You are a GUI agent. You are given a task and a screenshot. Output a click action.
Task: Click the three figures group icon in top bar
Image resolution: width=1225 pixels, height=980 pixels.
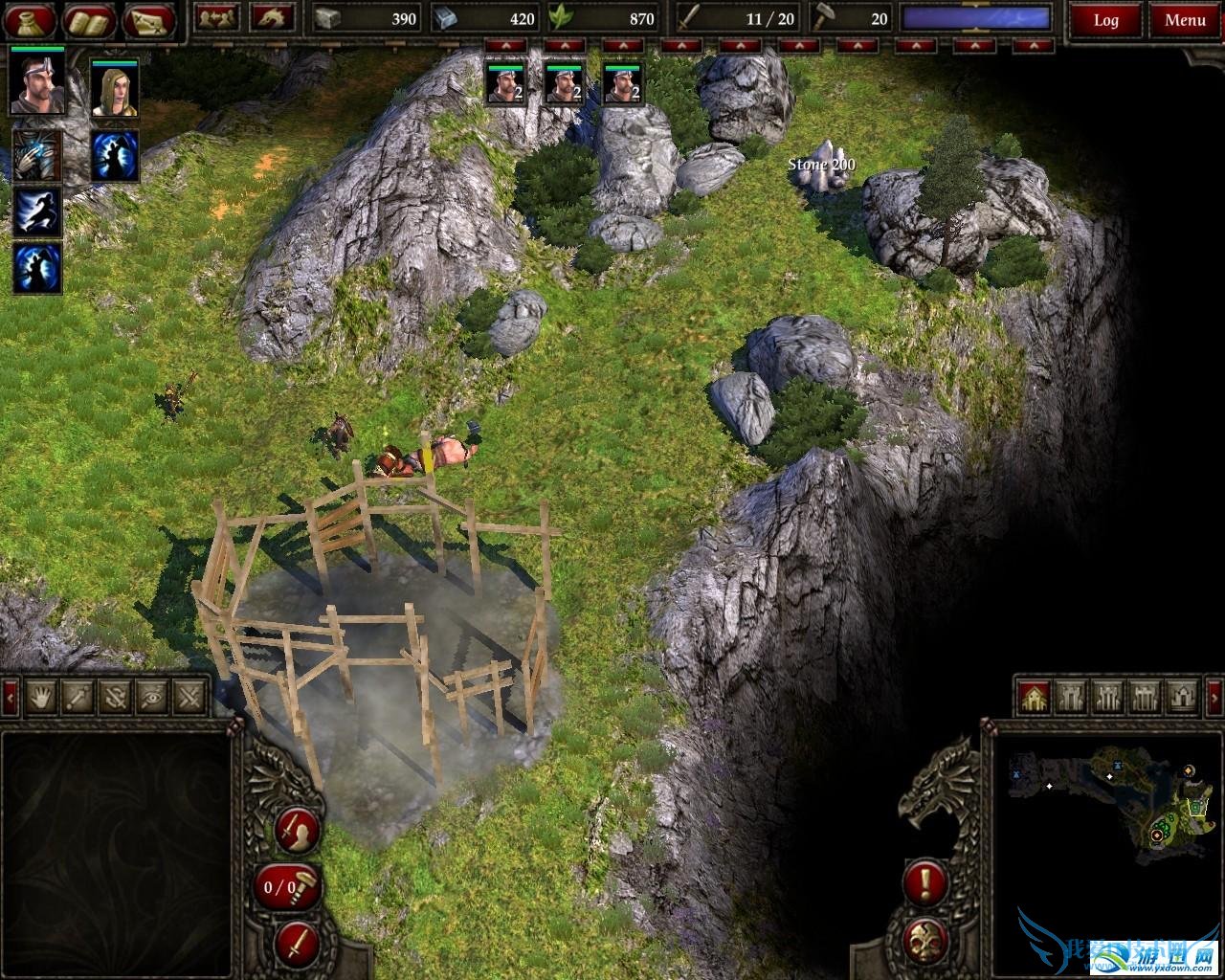216,18
